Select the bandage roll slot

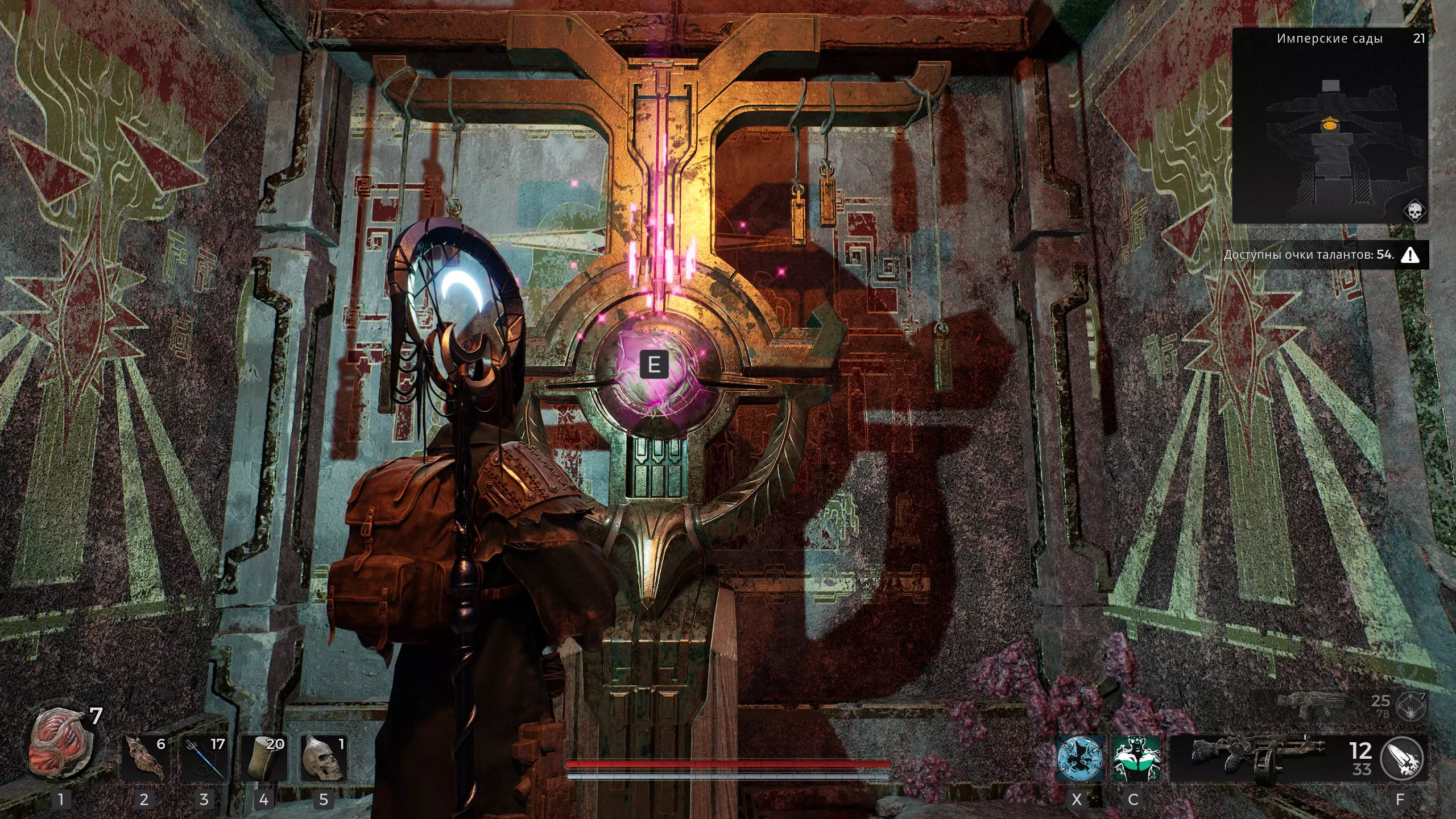click(264, 759)
